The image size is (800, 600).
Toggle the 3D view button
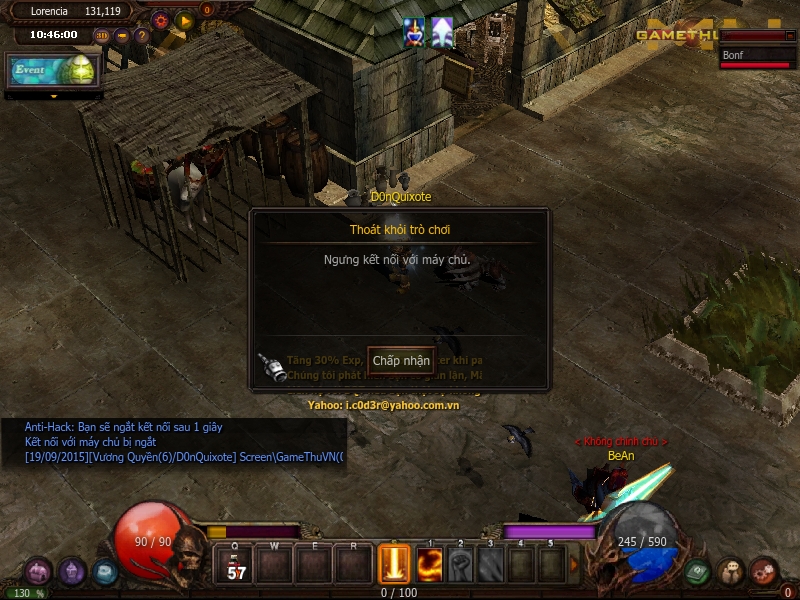[102, 35]
